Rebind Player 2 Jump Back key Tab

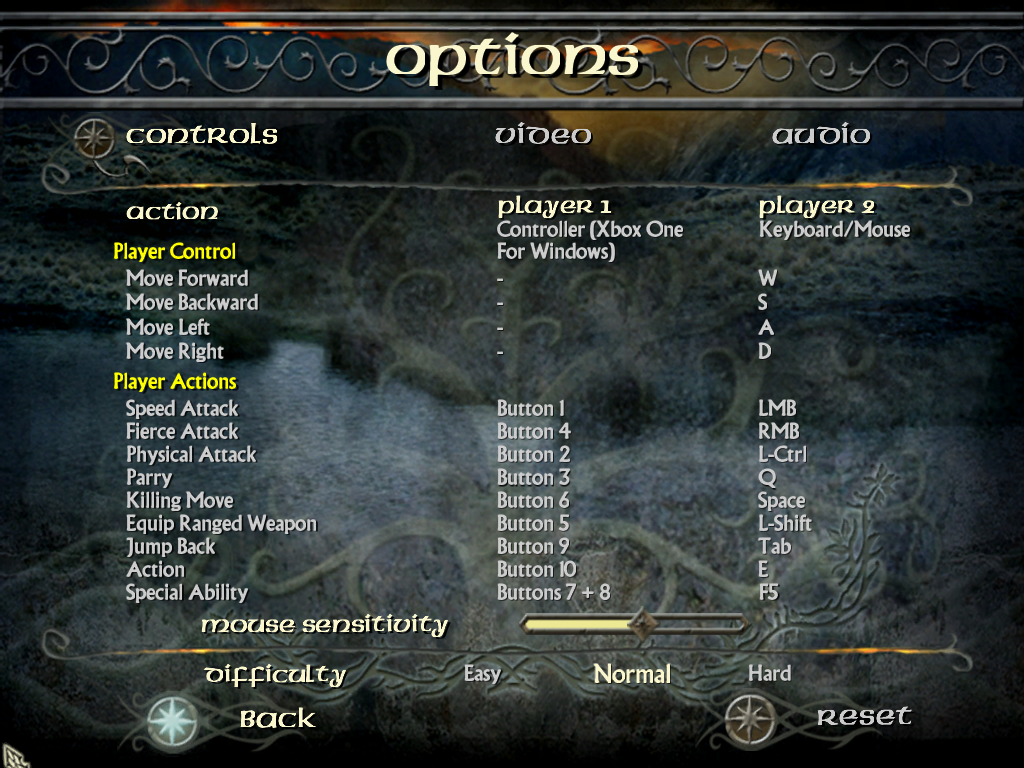pyautogui.click(x=774, y=547)
